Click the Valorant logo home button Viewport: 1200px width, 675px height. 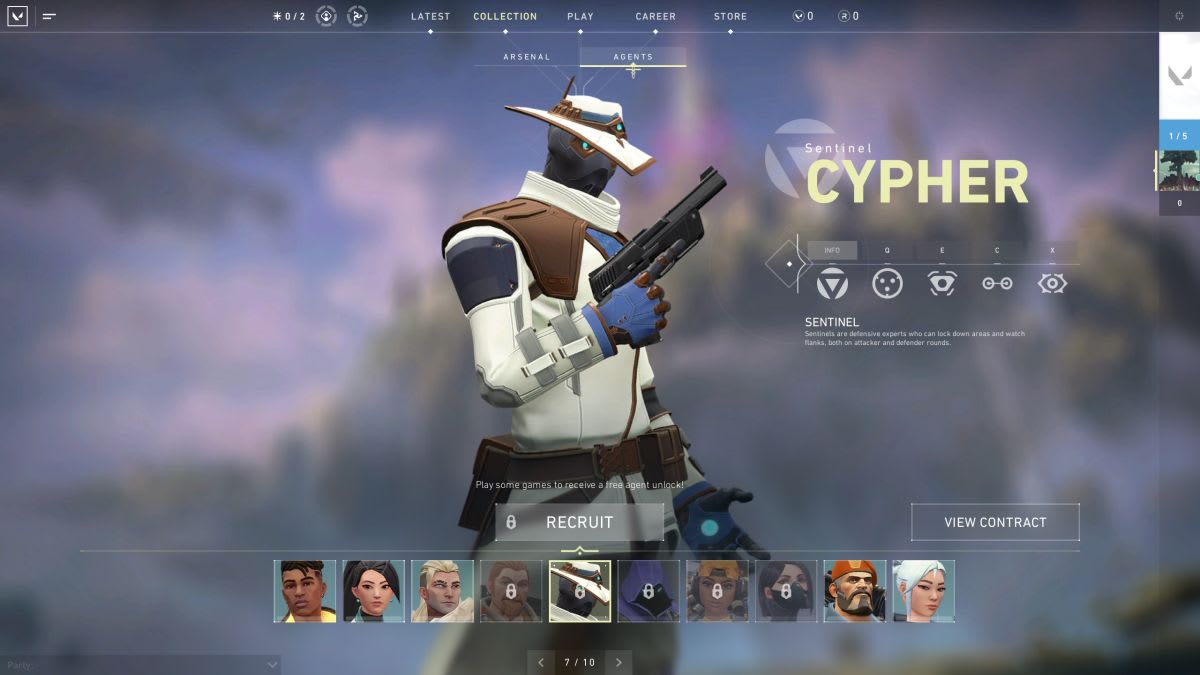17,16
